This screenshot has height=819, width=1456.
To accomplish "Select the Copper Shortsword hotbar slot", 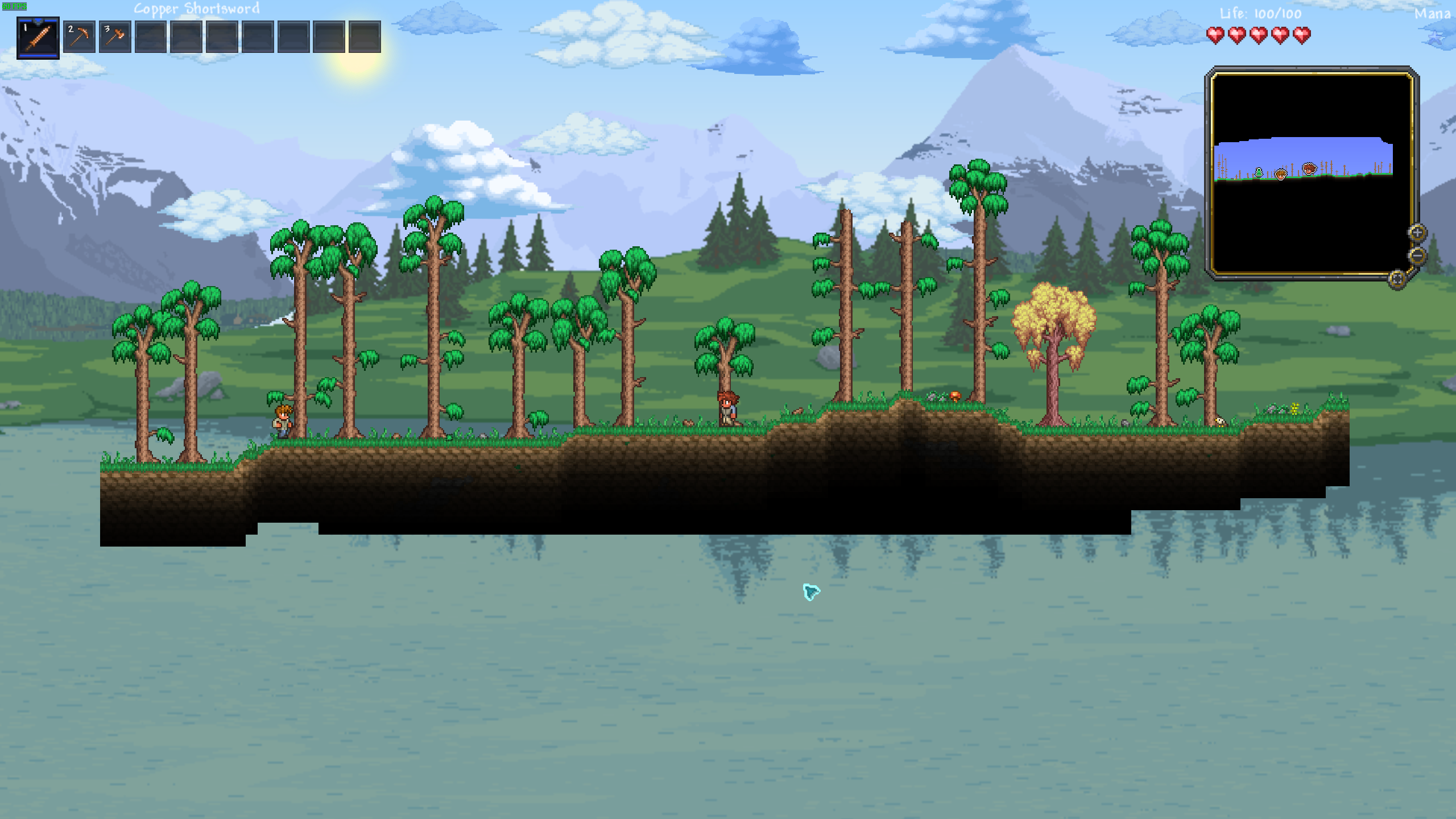I will [38, 38].
